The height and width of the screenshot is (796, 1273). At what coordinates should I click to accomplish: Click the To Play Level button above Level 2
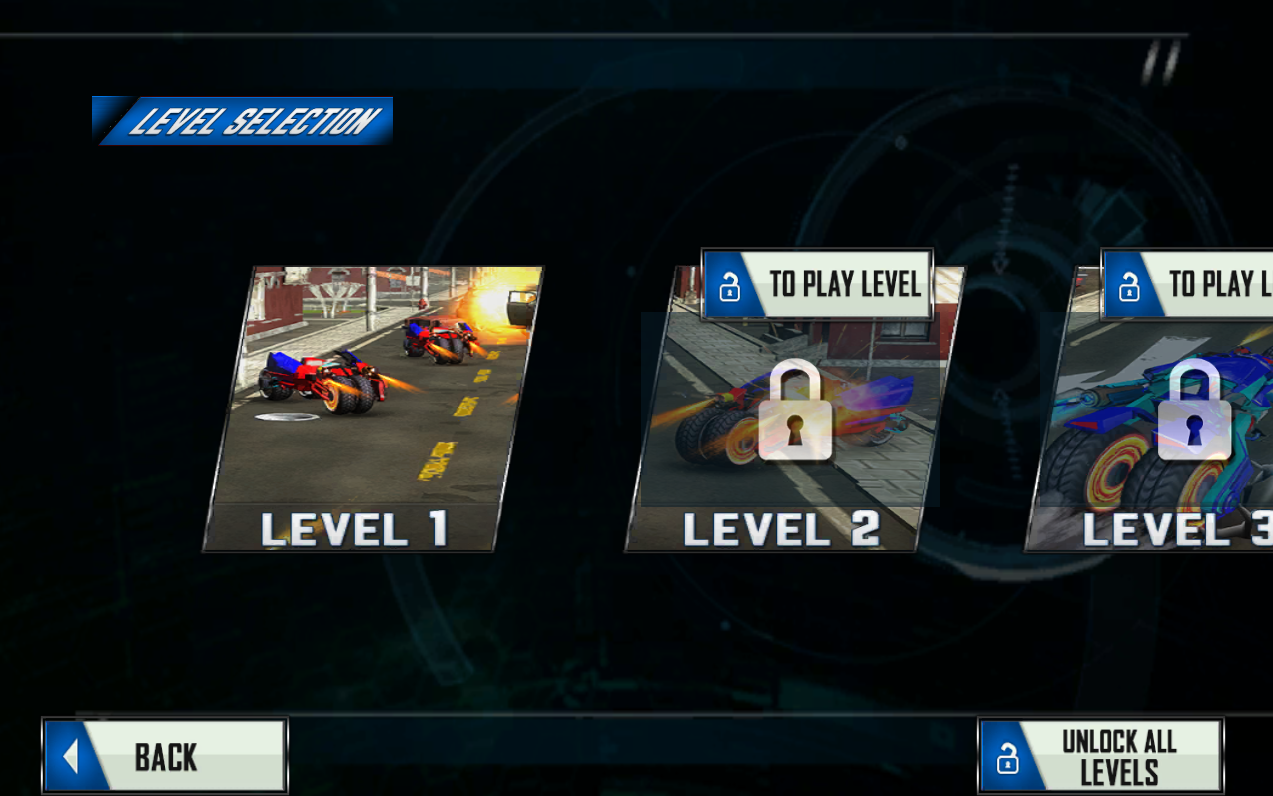pos(817,284)
